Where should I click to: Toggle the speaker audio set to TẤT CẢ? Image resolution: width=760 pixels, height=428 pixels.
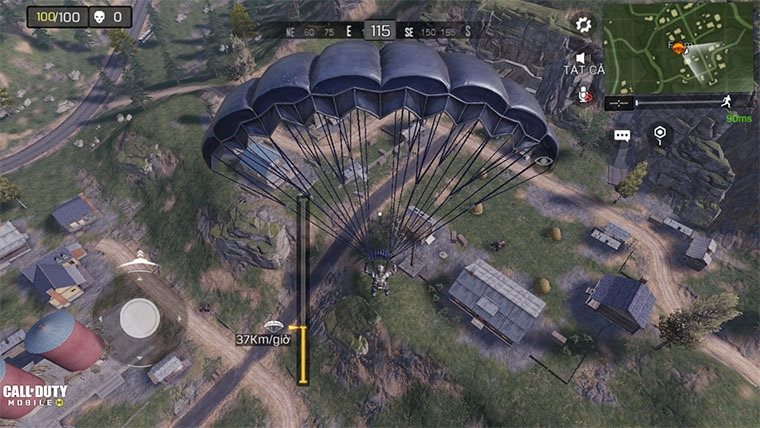(583, 58)
